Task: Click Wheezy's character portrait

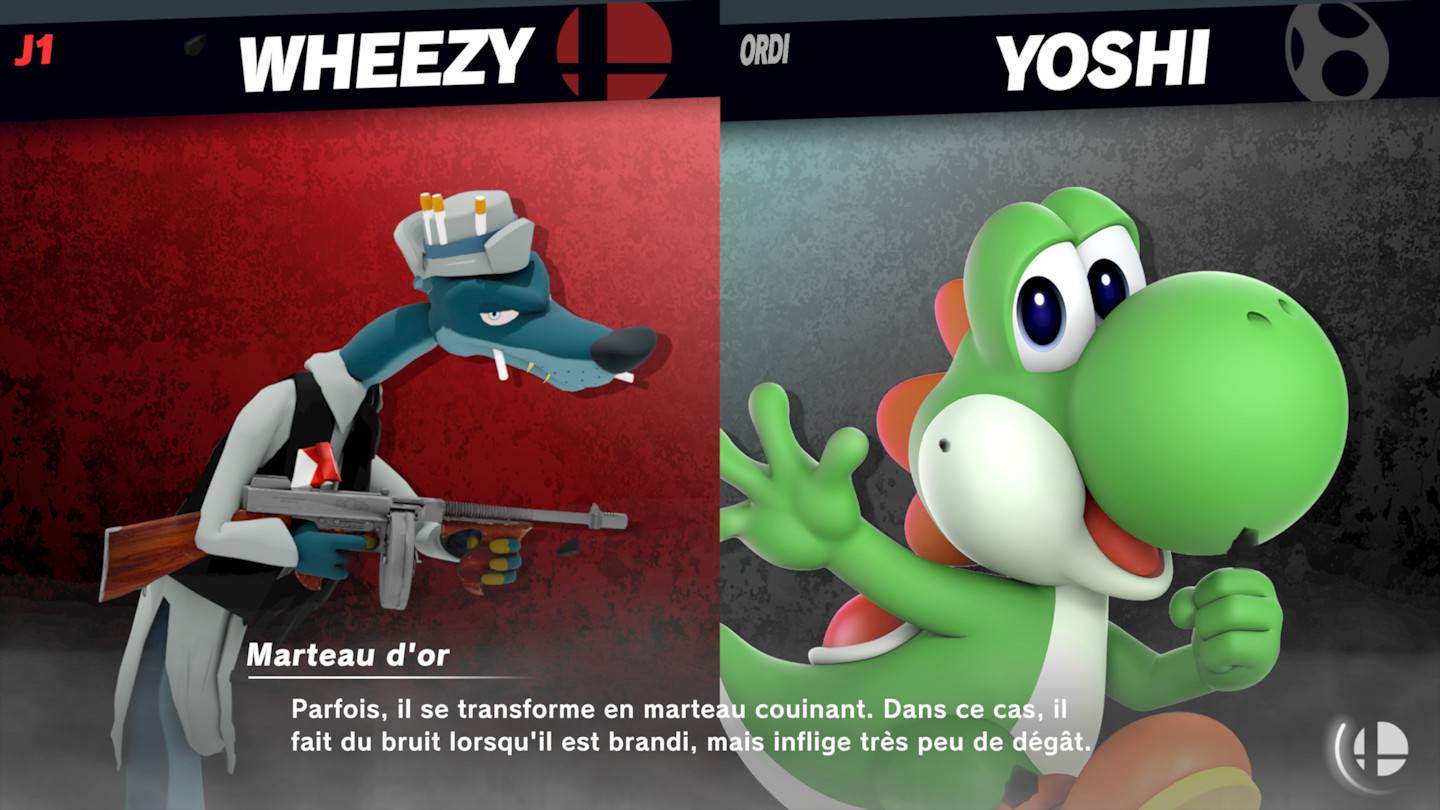Action: pos(350,400)
